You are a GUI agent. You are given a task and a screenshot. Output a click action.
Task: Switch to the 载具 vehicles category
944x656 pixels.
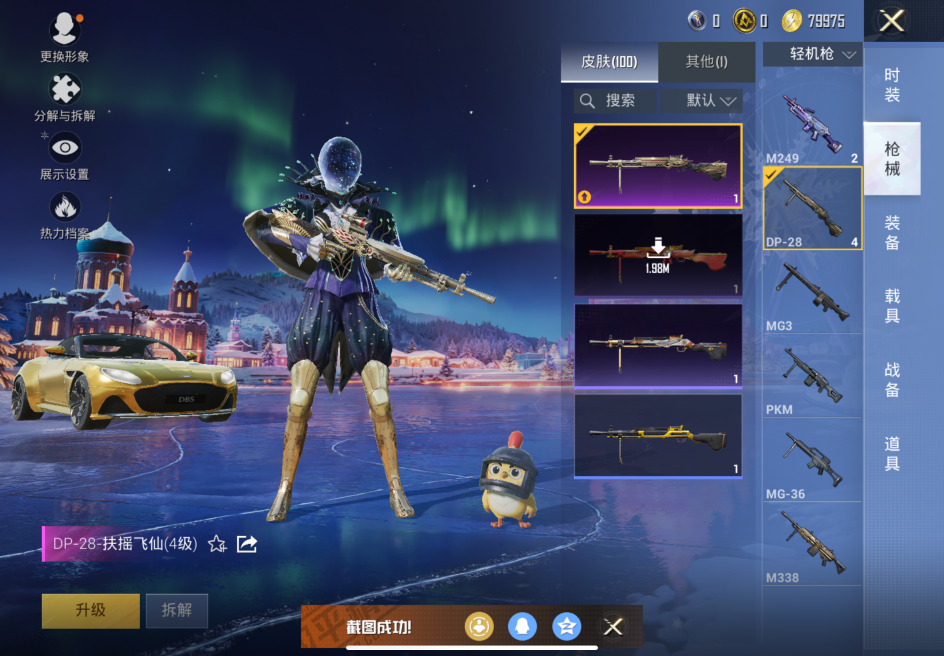pos(892,306)
